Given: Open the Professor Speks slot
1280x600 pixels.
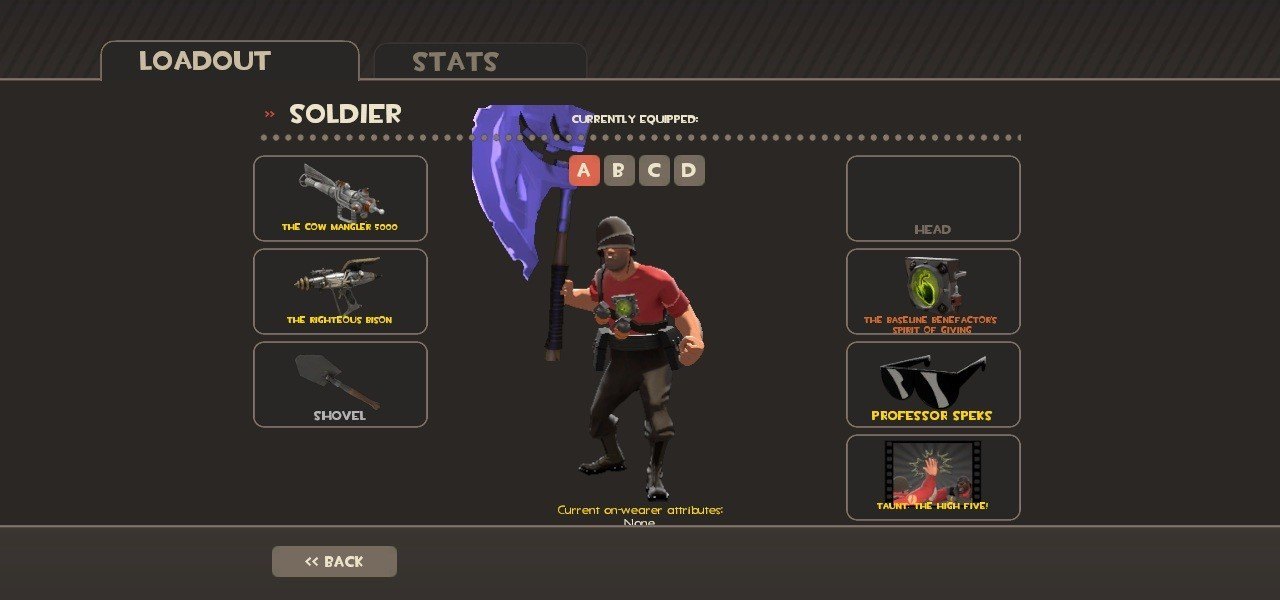Looking at the screenshot, I should (x=933, y=385).
